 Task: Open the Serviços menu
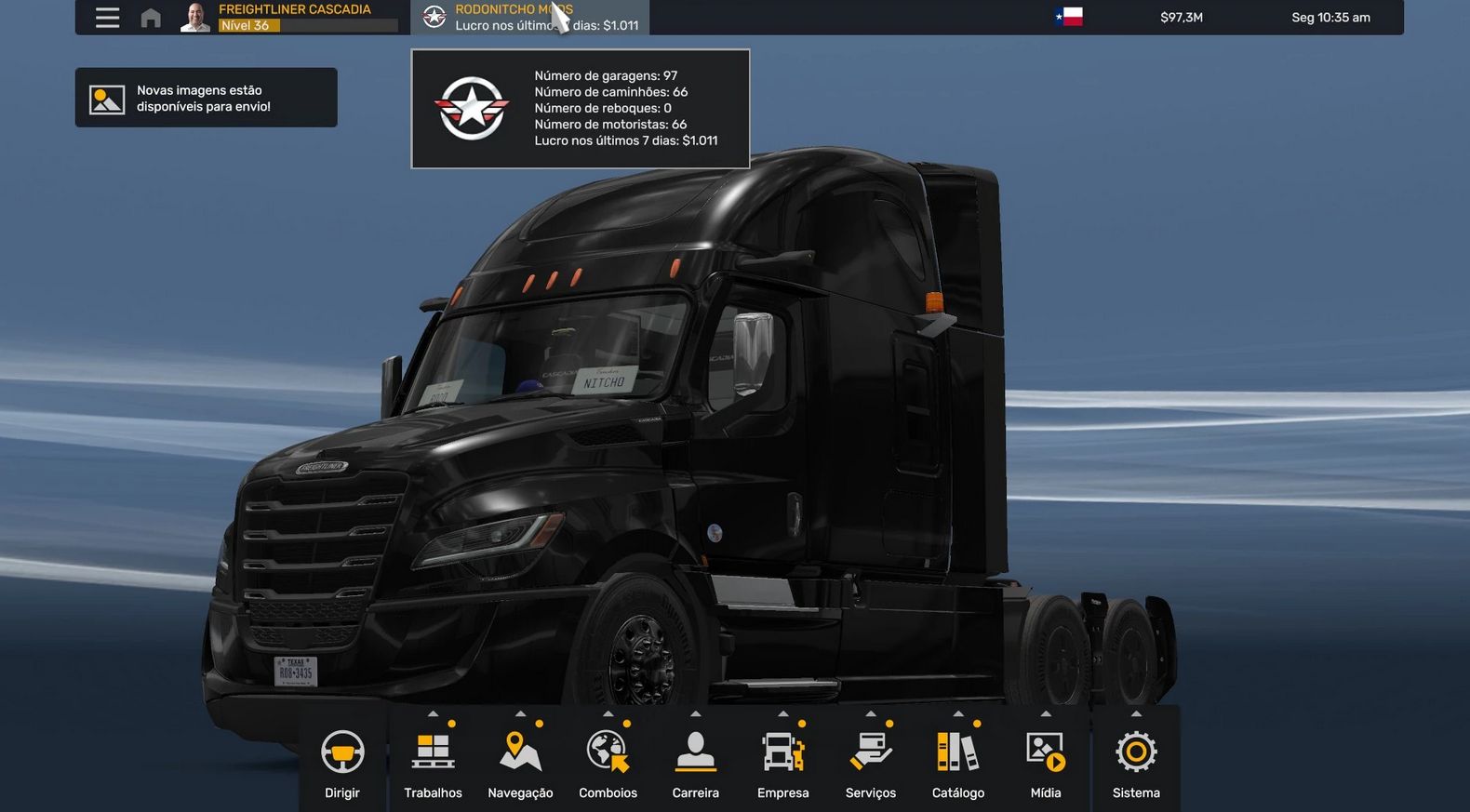[871, 762]
